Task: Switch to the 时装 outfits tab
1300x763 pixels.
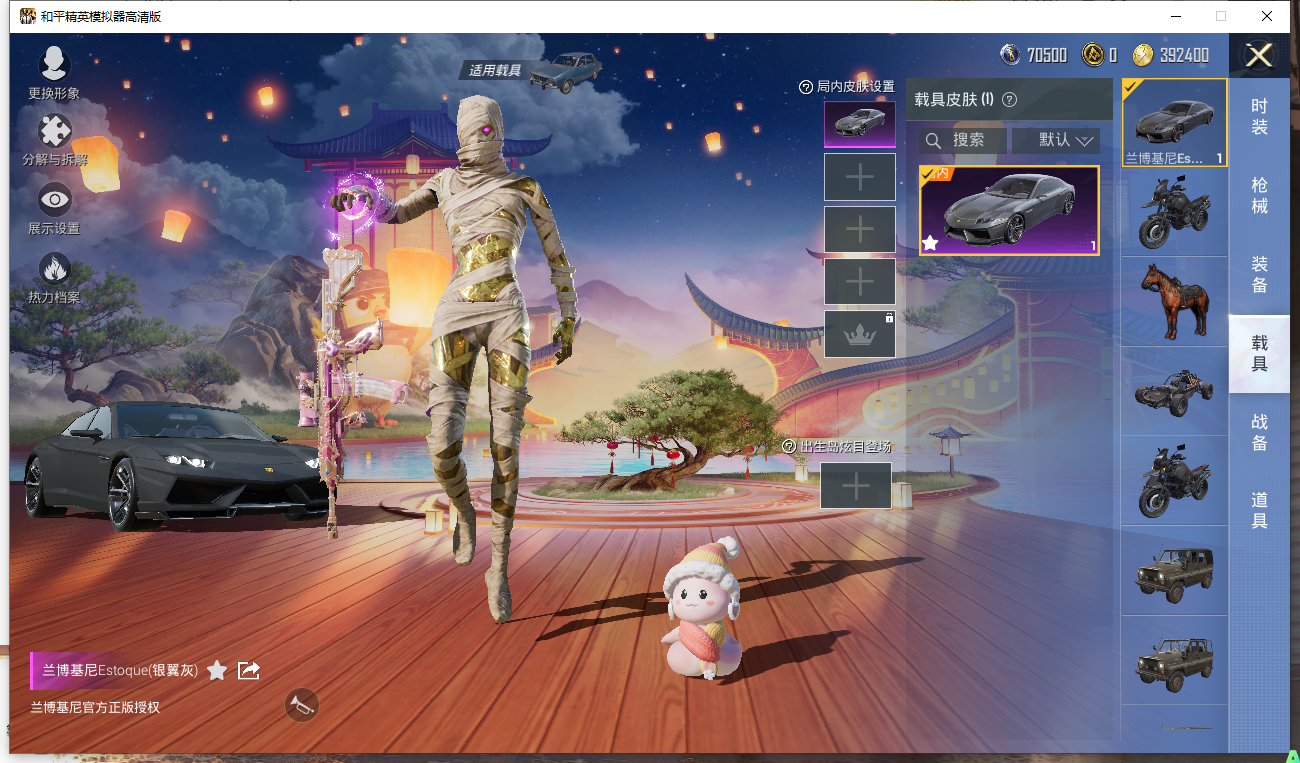Action: point(1259,117)
